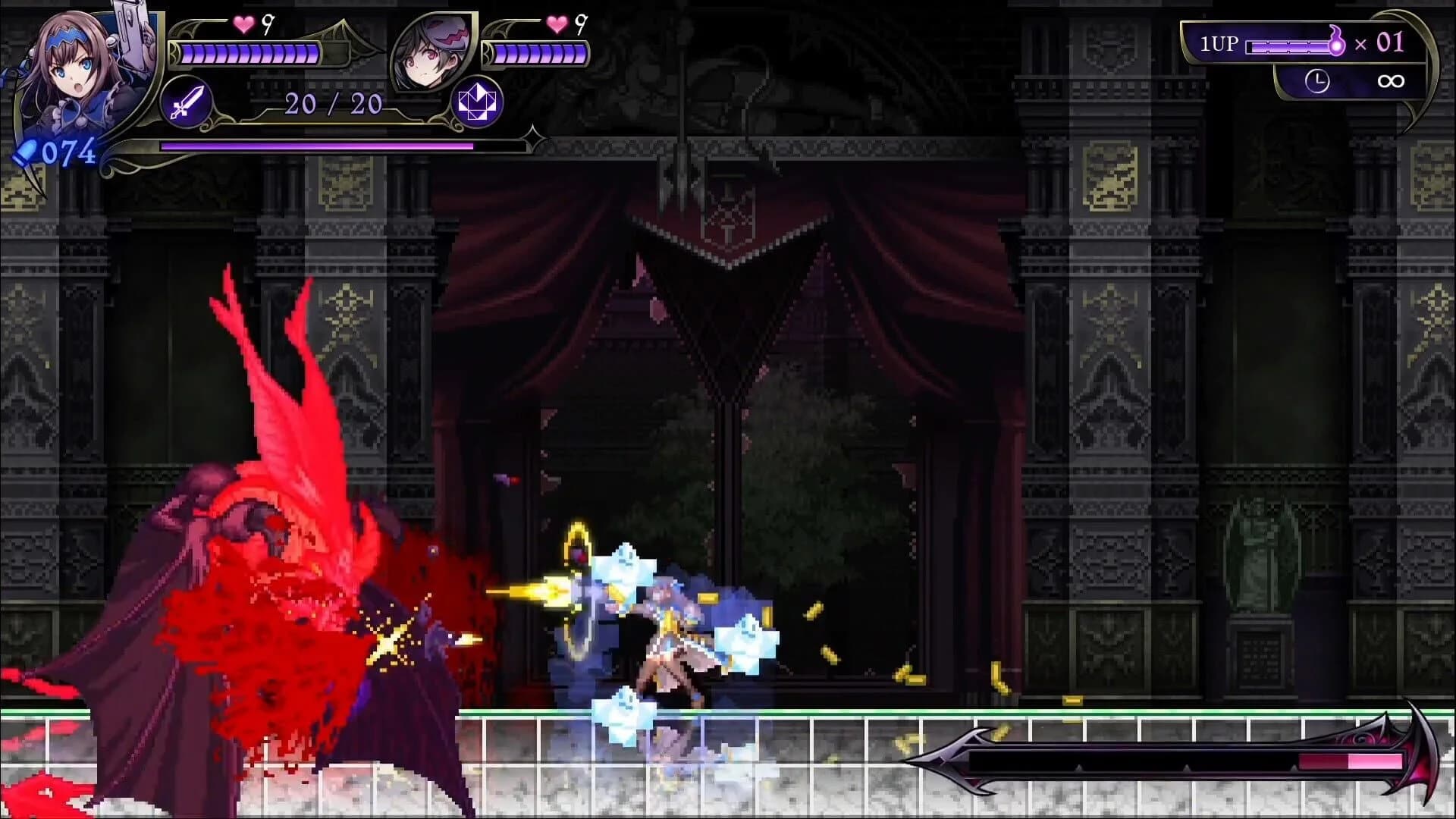The width and height of the screenshot is (1456, 819).
Task: Click the 1UP label
Action: (x=1218, y=42)
